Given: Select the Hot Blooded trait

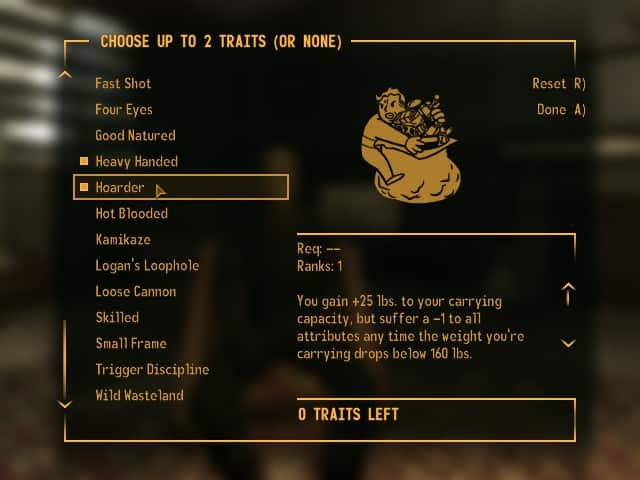Looking at the screenshot, I should (131, 213).
